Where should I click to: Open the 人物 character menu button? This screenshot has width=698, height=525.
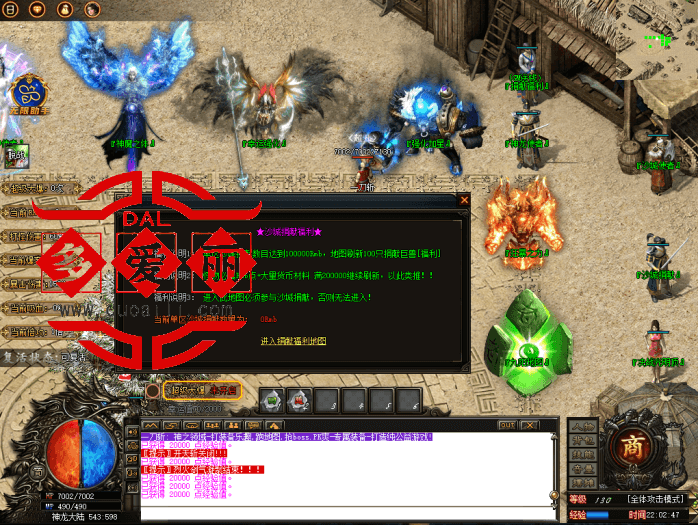tap(580, 427)
